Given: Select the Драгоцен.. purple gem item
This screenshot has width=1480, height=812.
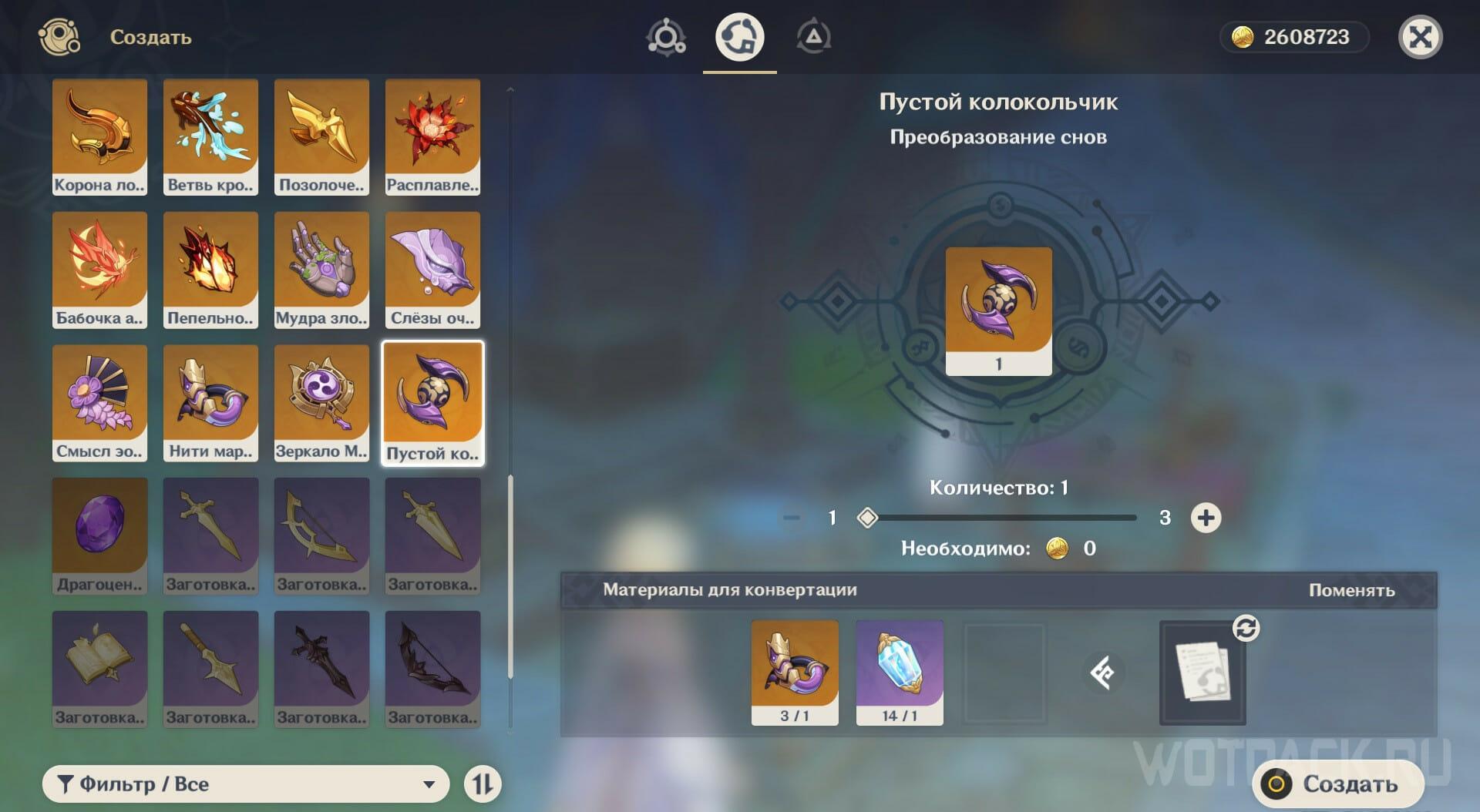Looking at the screenshot, I should tap(99, 535).
